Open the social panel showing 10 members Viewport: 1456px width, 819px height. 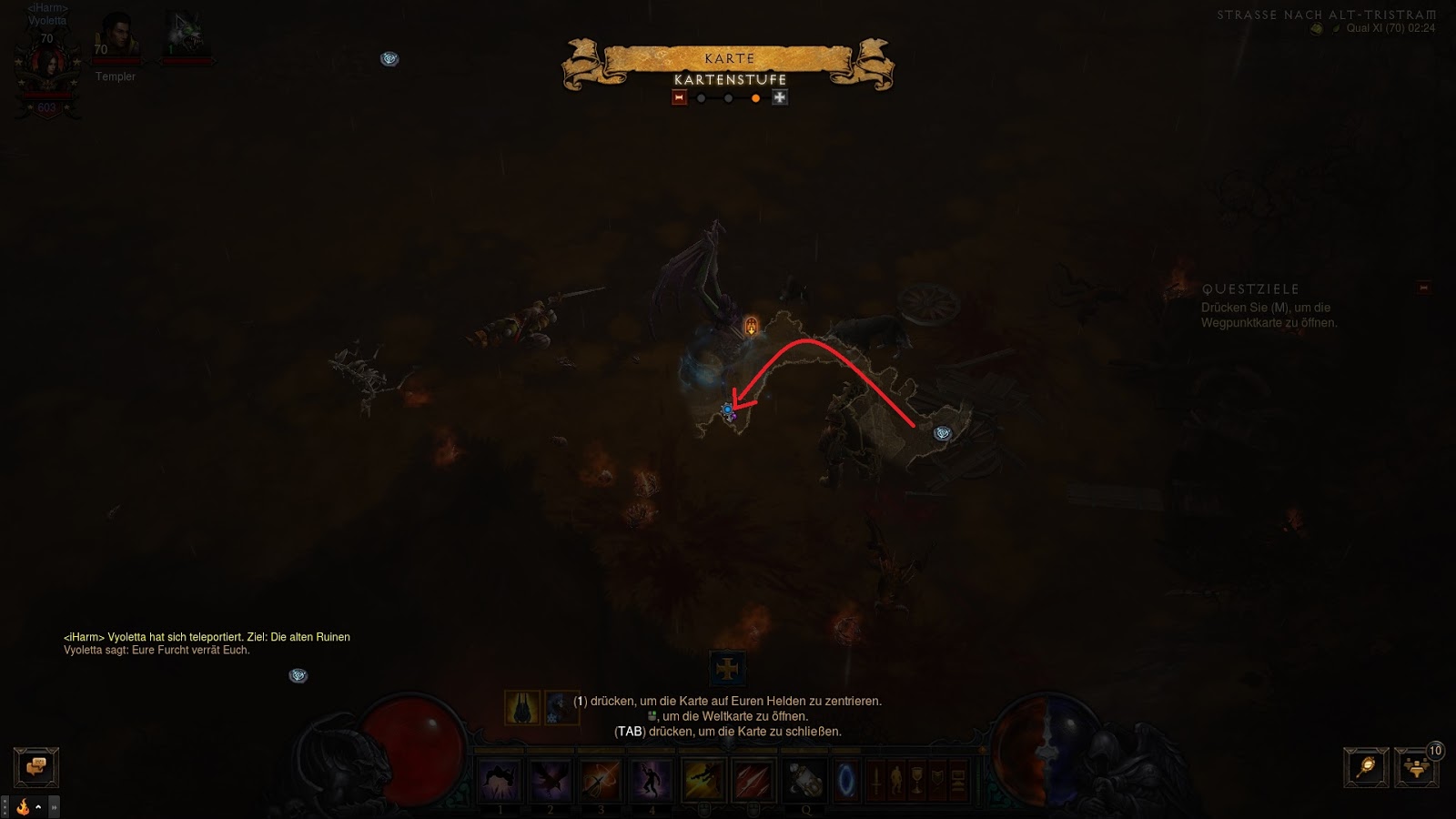click(1417, 767)
